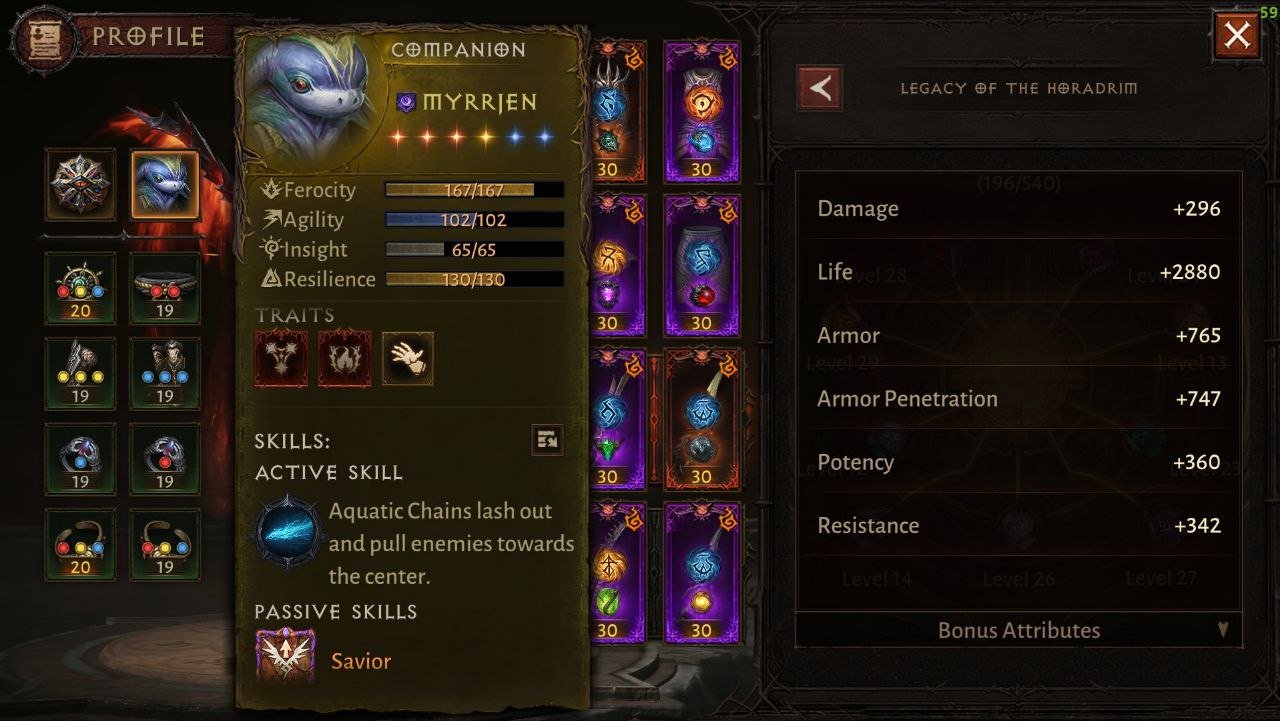
Task: View the flame trait icon
Action: pos(344,359)
